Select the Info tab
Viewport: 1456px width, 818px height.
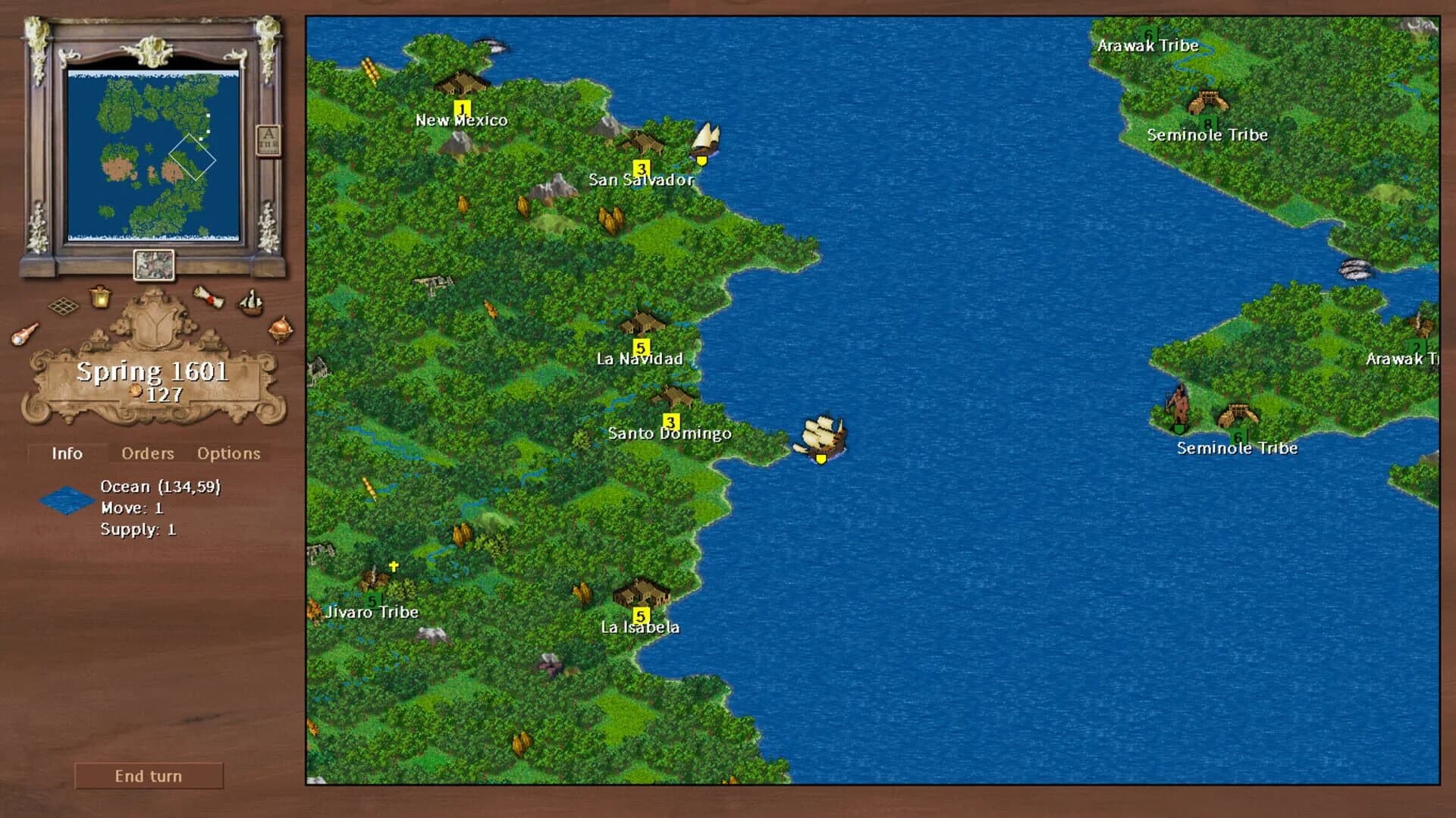[67, 453]
